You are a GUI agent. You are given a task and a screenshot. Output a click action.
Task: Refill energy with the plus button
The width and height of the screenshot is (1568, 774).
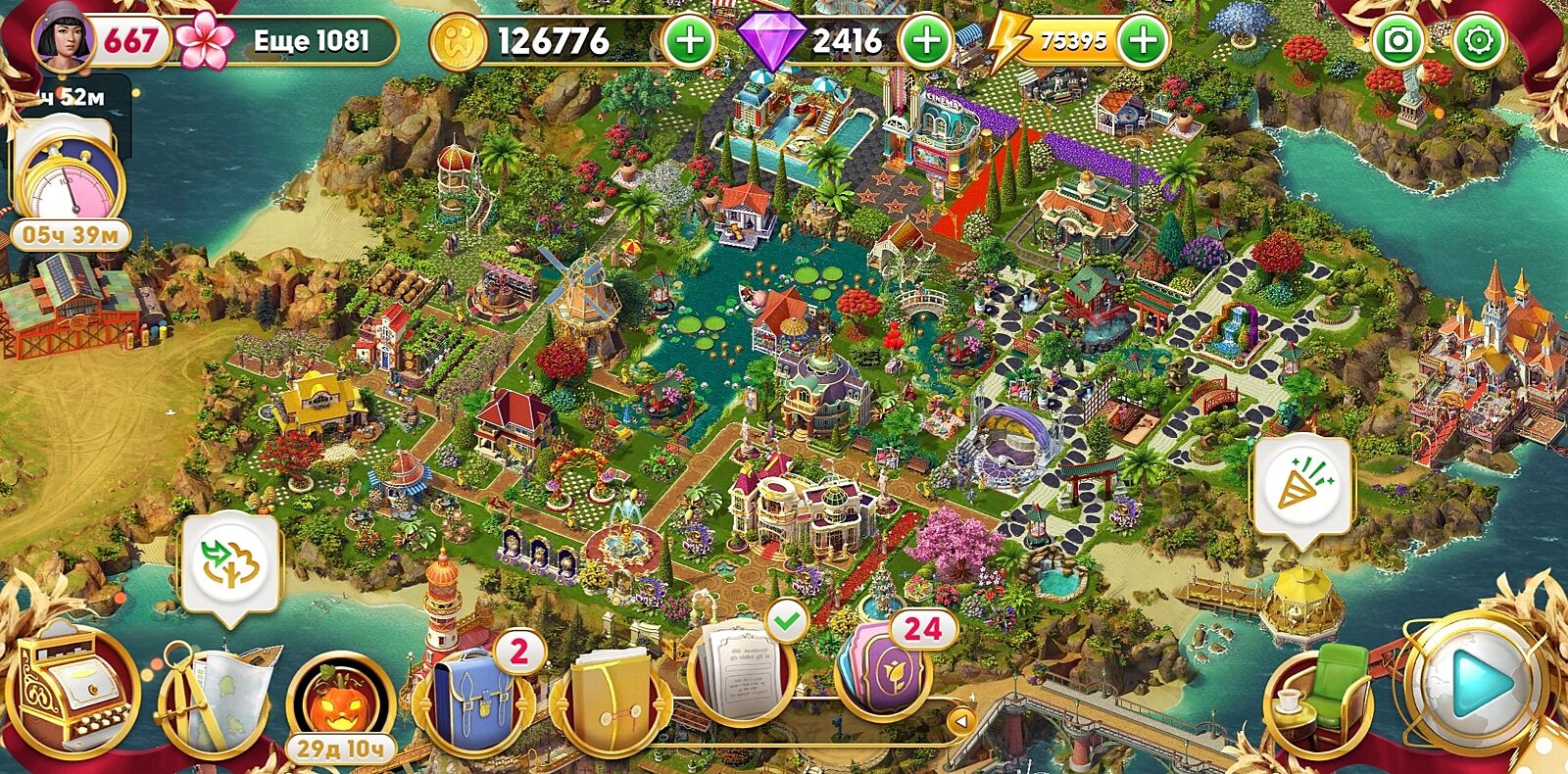pyautogui.click(x=1143, y=41)
